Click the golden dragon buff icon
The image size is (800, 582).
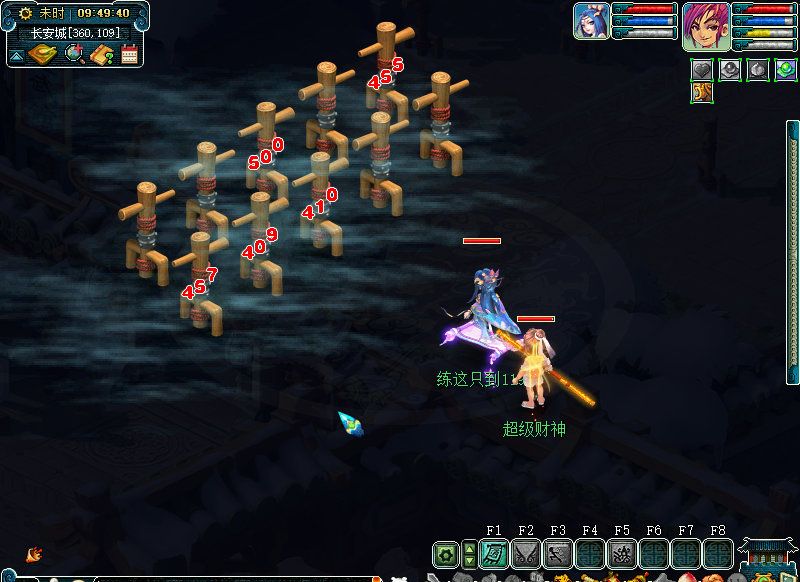[702, 93]
